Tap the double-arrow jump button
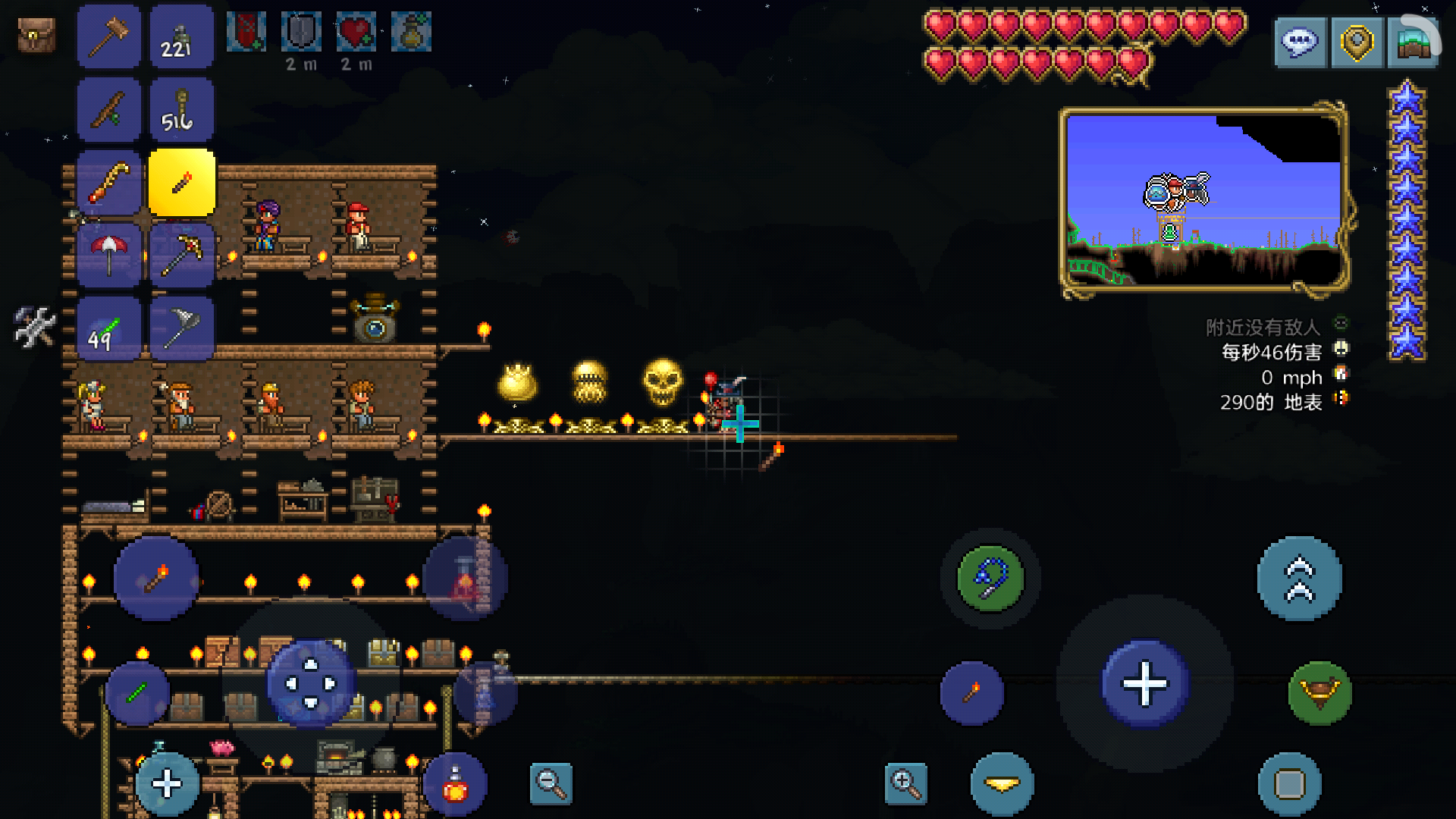The height and width of the screenshot is (819, 1456). (1299, 579)
